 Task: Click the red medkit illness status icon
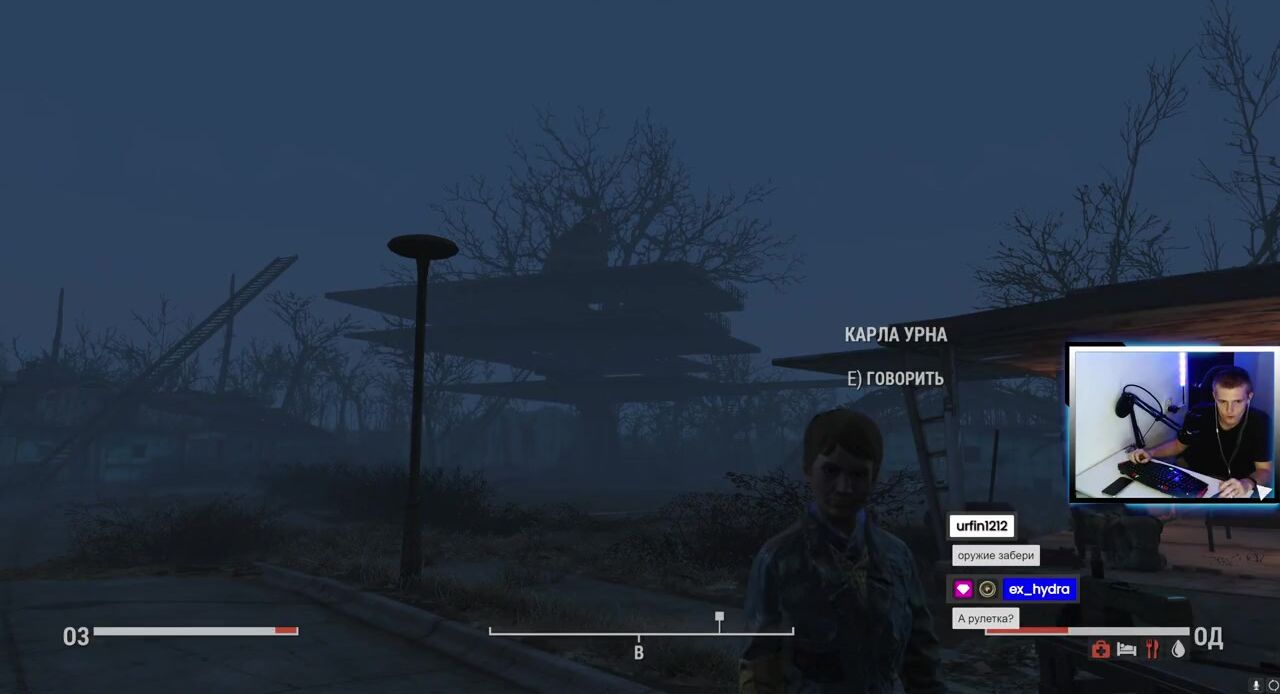(x=1100, y=650)
